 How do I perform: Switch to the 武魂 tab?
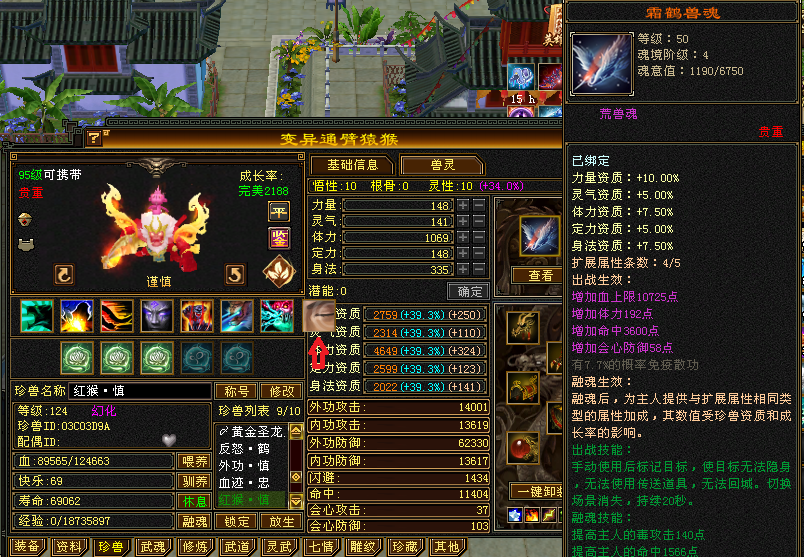(153, 547)
